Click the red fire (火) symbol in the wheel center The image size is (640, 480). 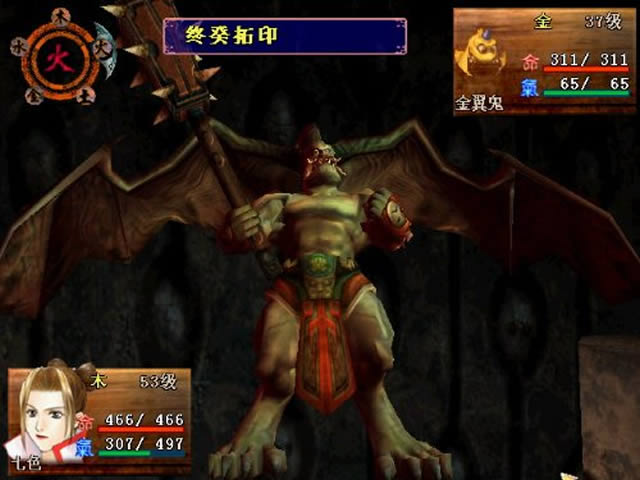pyautogui.click(x=59, y=56)
